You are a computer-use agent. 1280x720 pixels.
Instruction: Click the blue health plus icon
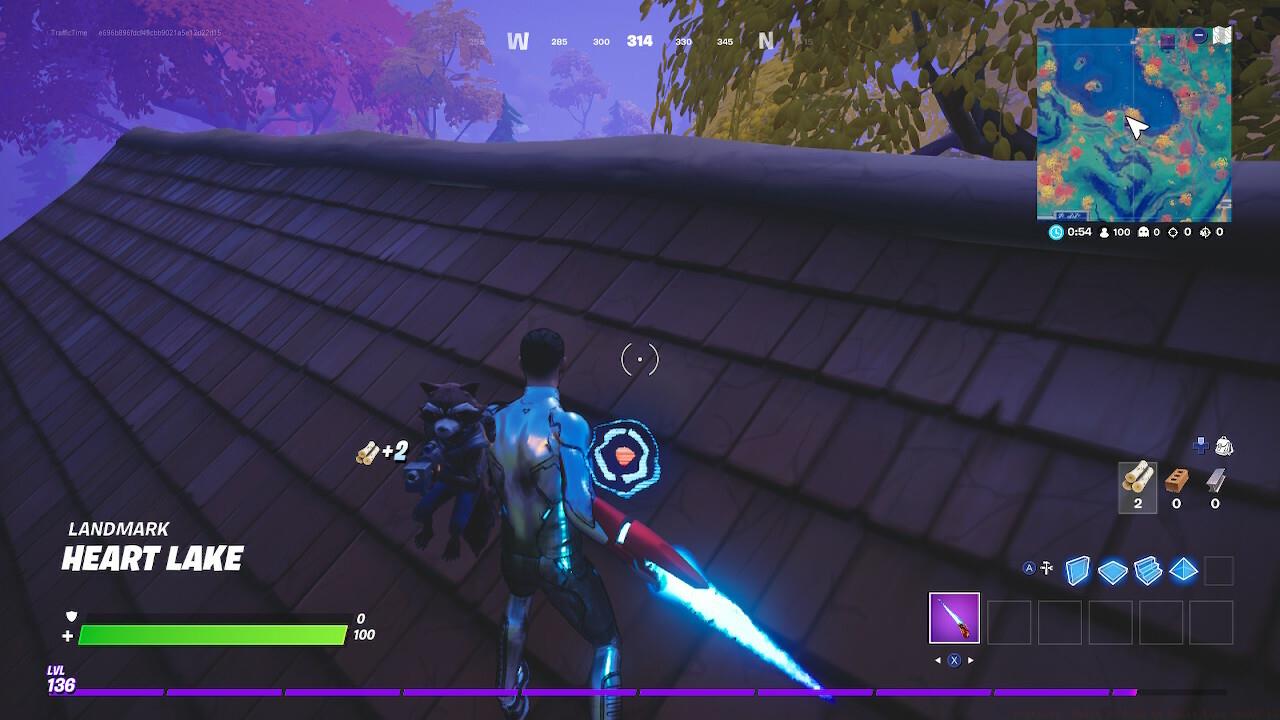coord(1201,444)
